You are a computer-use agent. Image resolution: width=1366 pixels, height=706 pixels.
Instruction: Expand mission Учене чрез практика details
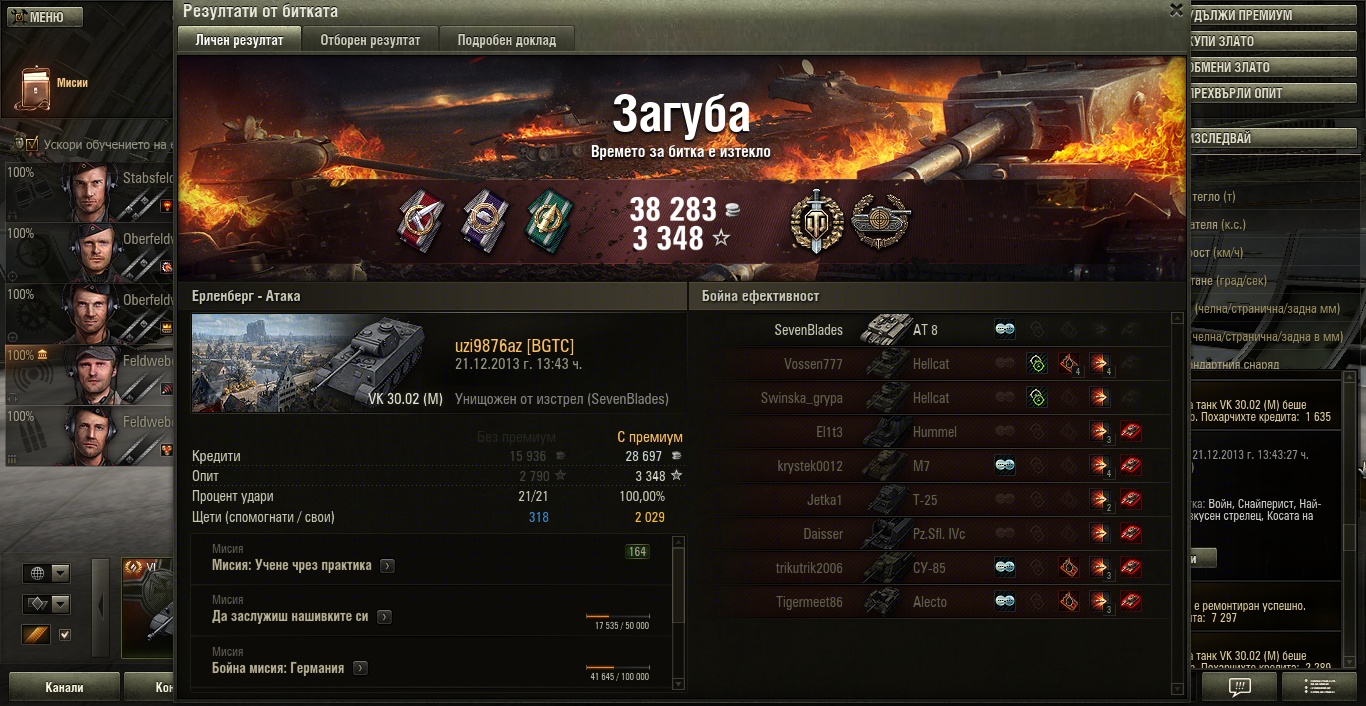(387, 566)
